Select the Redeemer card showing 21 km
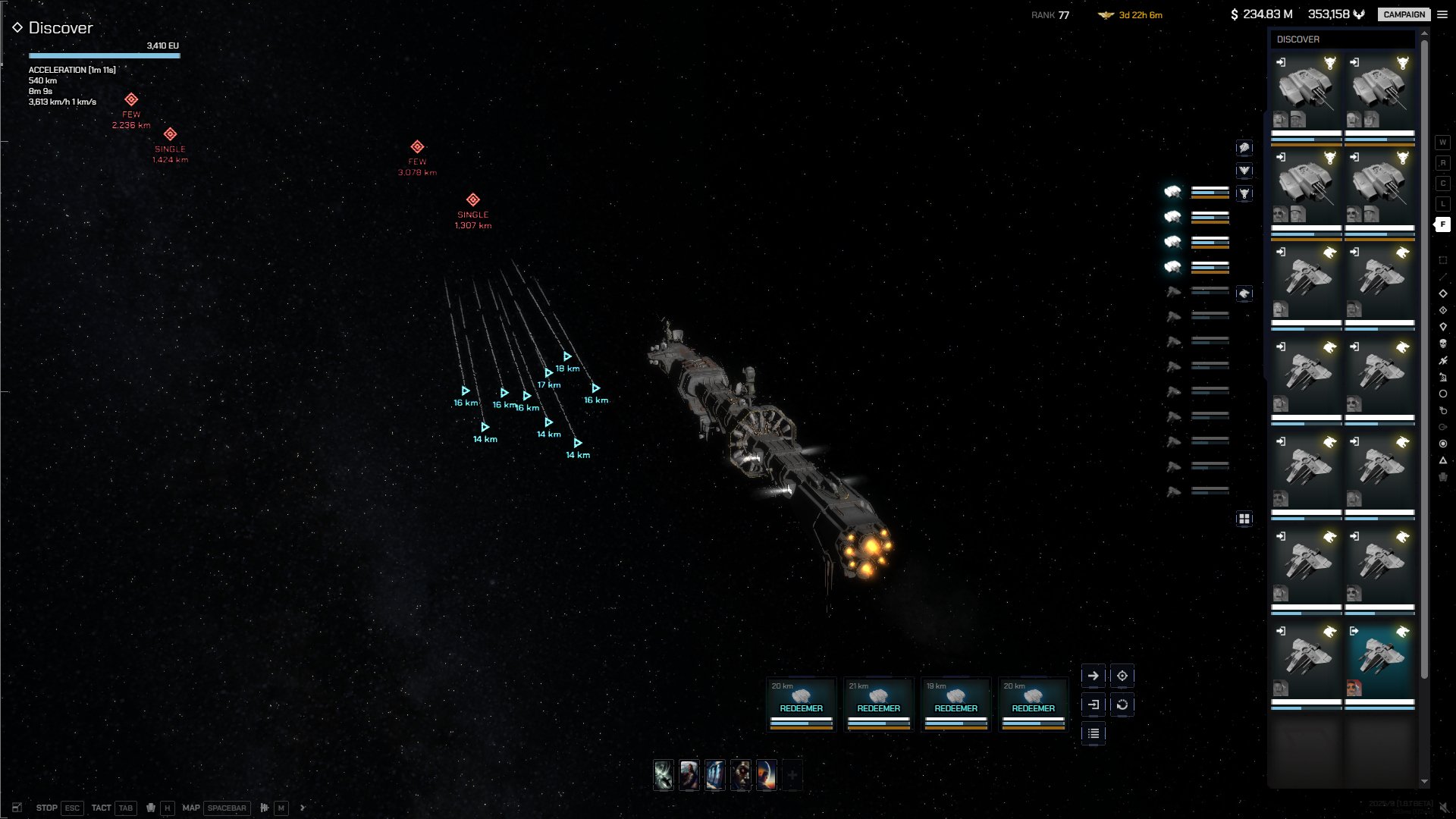This screenshot has height=819, width=1456. click(879, 704)
